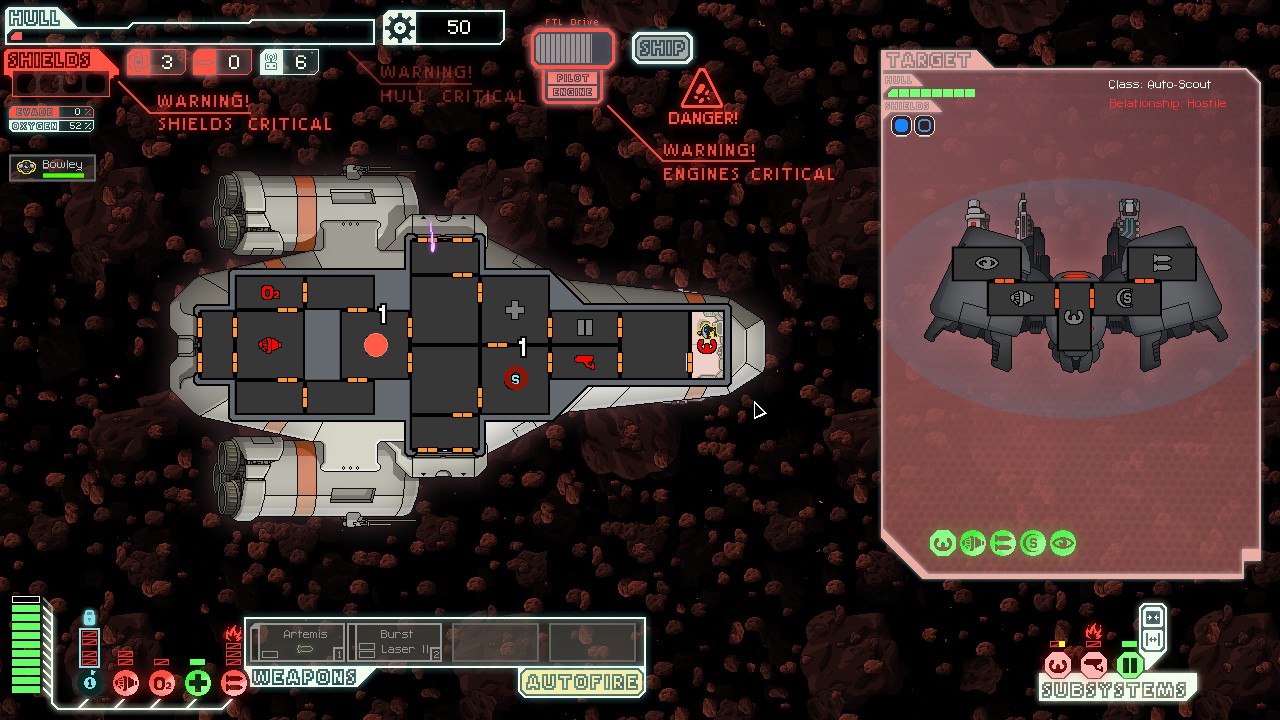
Task: Click the shields system power icon
Action: point(90,682)
